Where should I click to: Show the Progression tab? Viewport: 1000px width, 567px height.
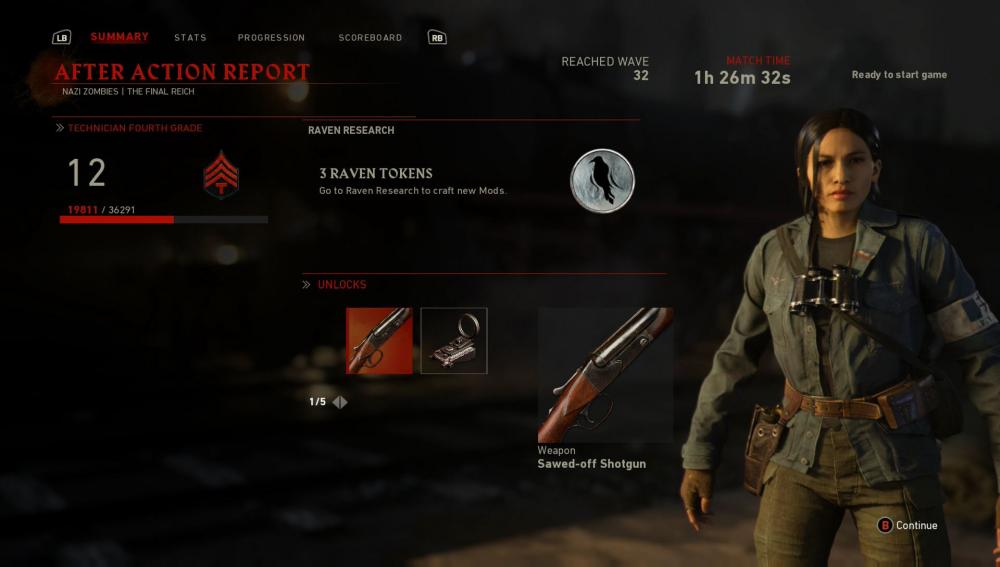pos(271,38)
